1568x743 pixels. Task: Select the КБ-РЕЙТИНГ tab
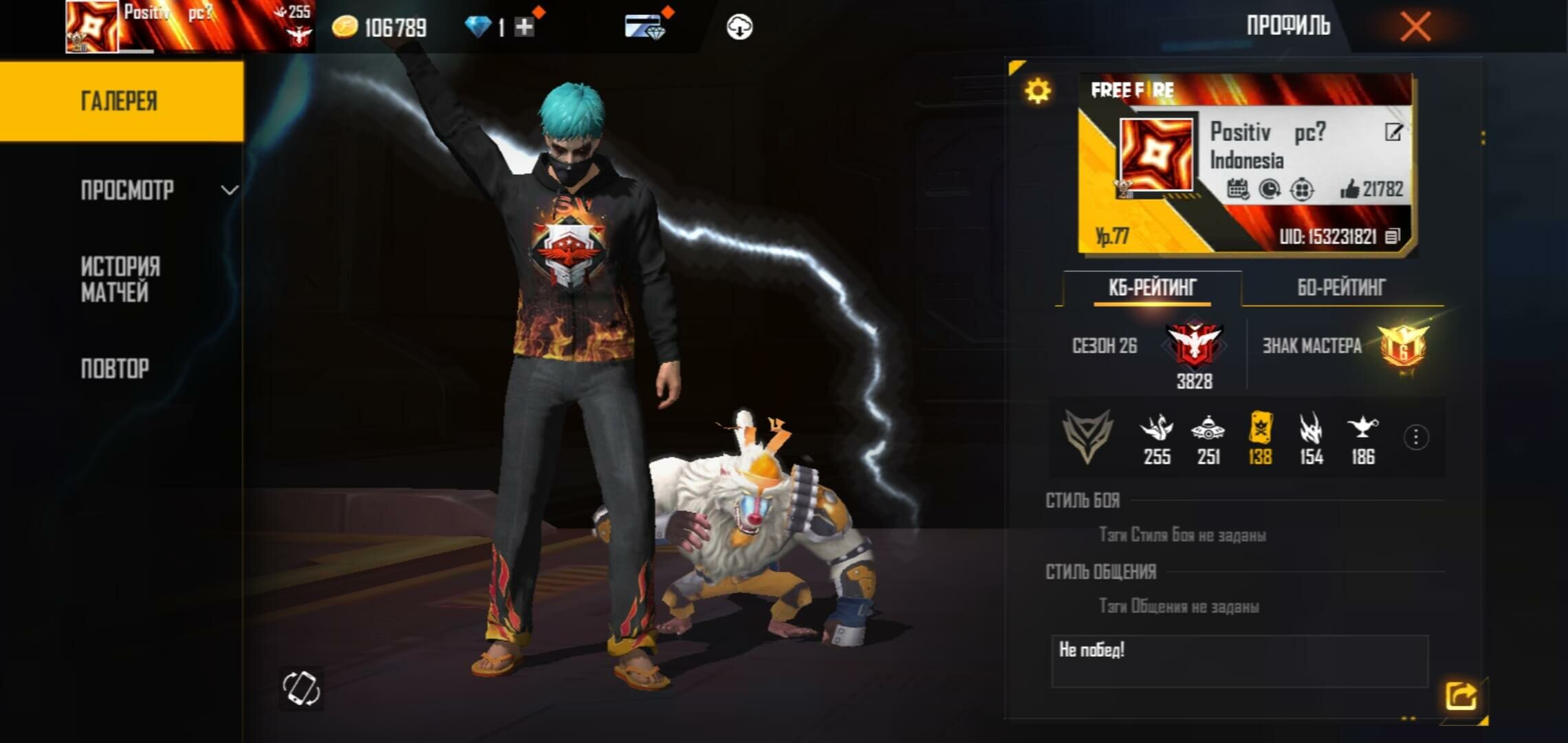point(1152,288)
